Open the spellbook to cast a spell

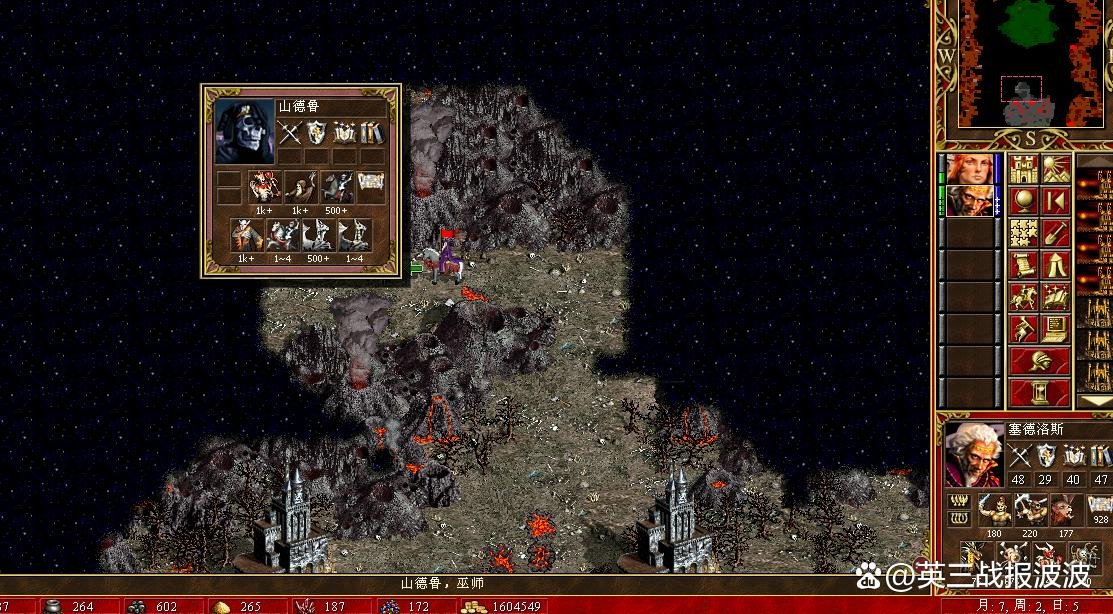[1056, 297]
